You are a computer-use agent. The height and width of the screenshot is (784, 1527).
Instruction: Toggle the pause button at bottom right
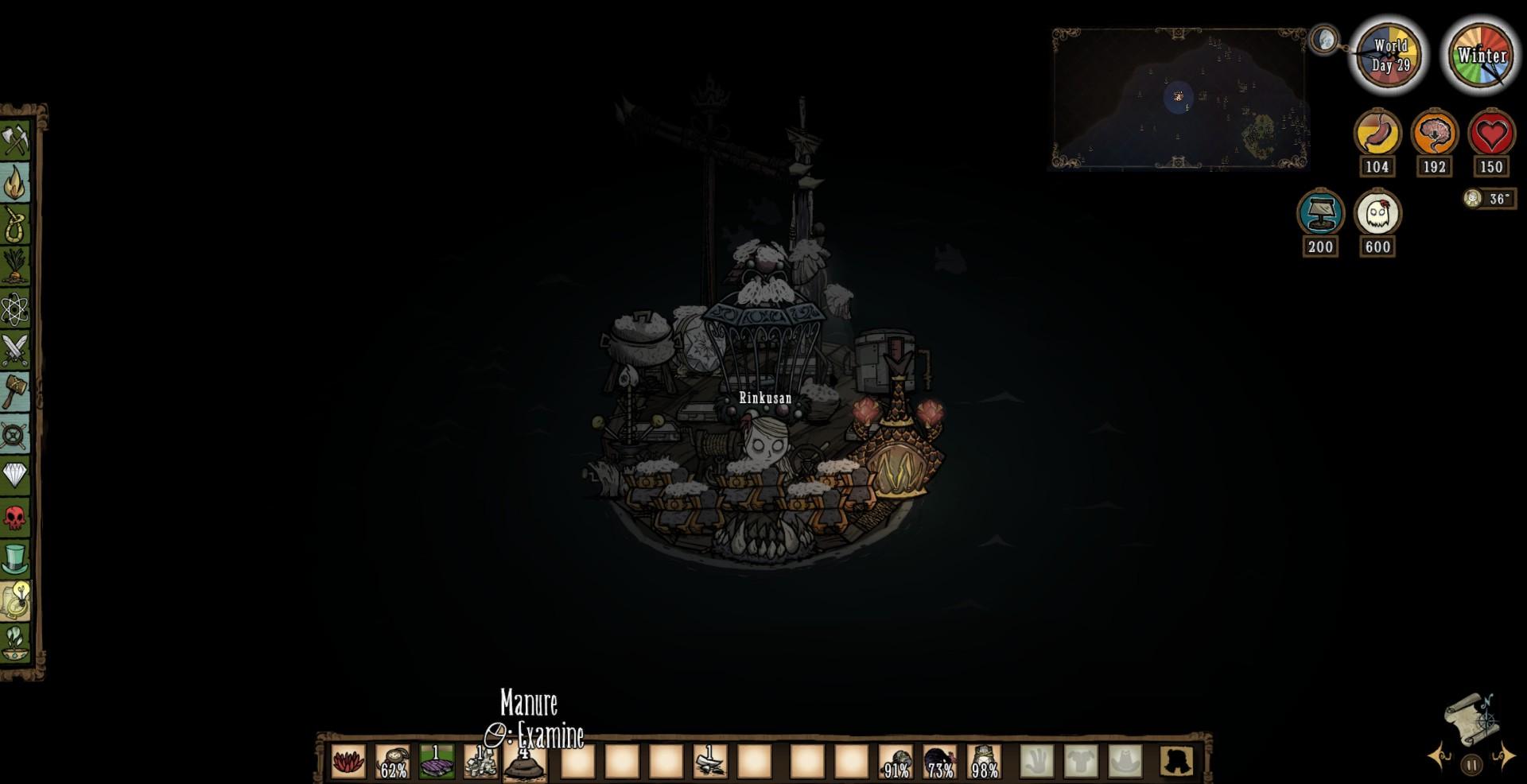(1471, 763)
